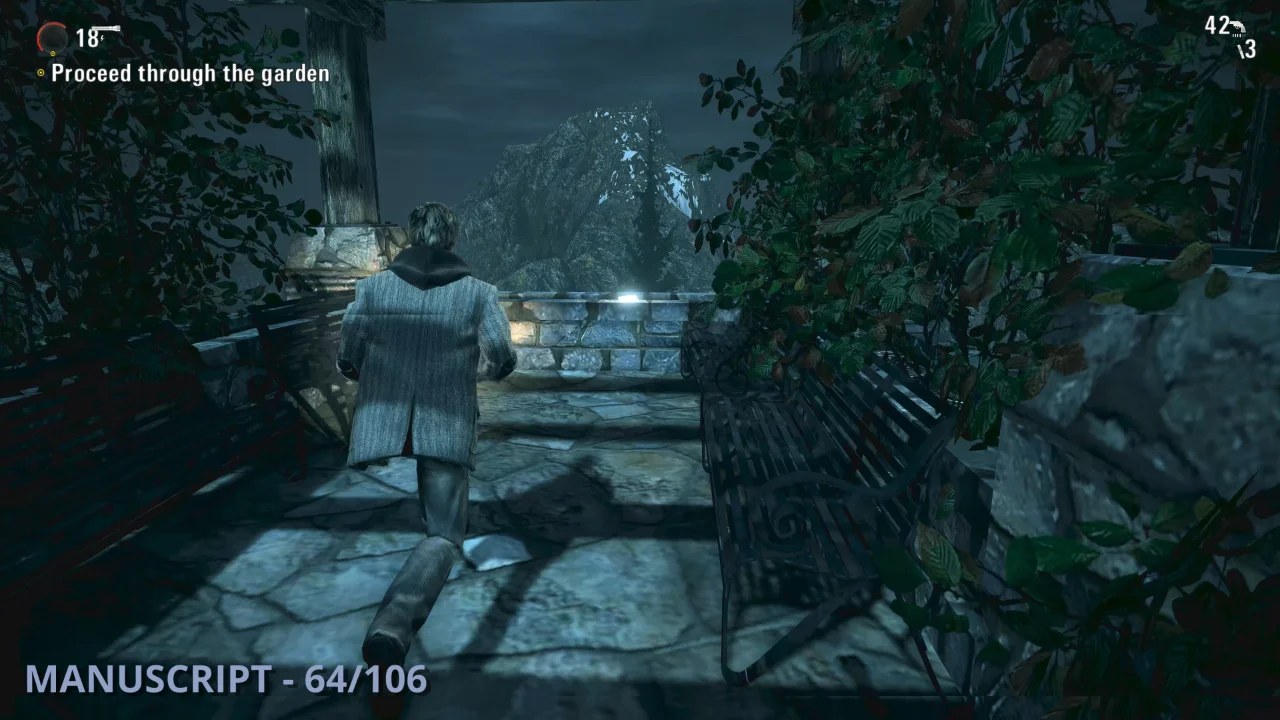Click the lightning bolt symbol beside 18

(x=102, y=38)
